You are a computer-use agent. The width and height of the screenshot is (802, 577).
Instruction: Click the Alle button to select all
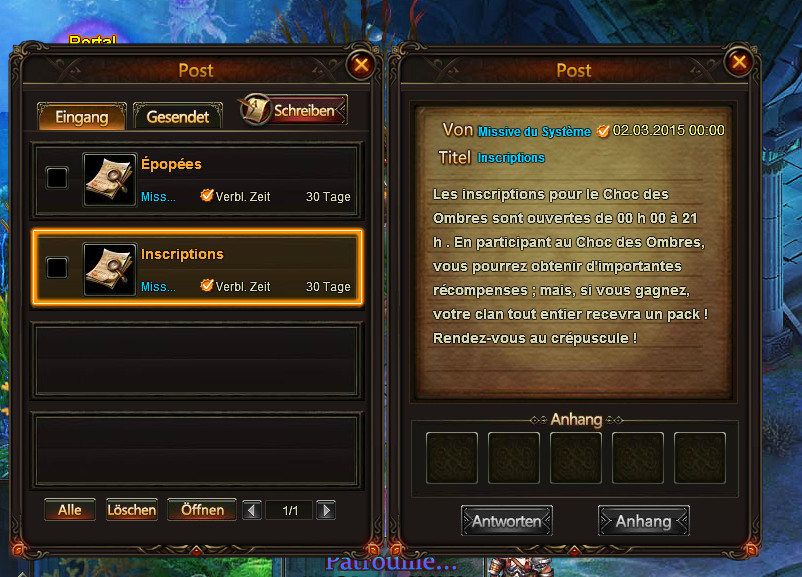click(x=70, y=510)
